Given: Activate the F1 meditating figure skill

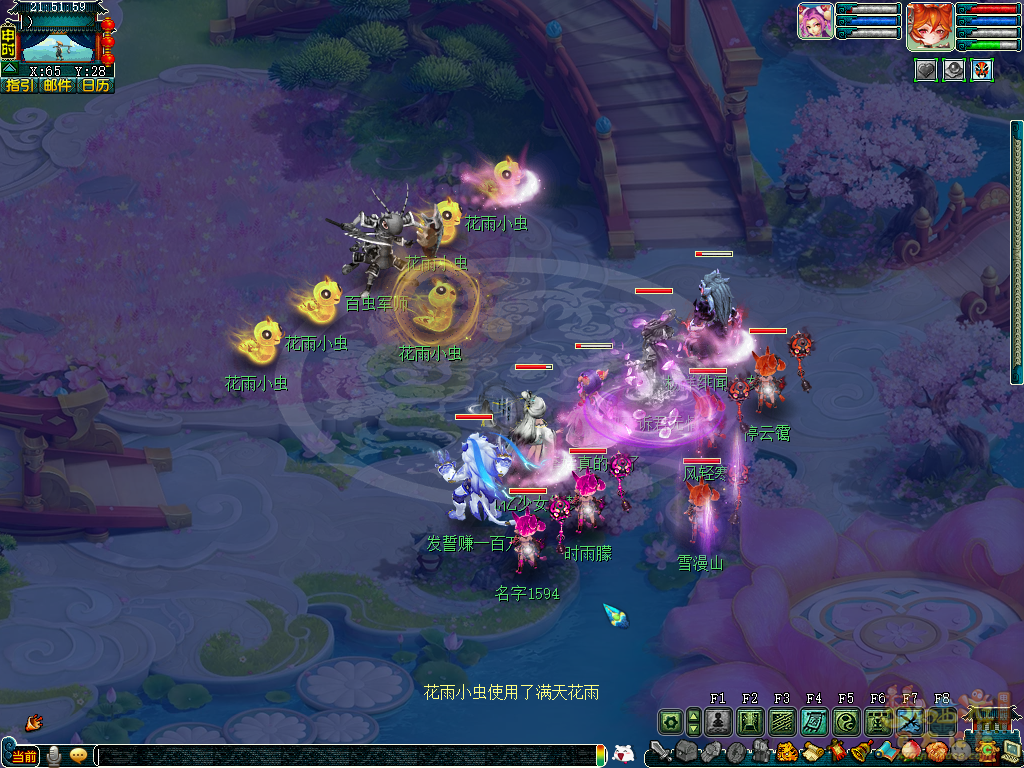Looking at the screenshot, I should 718,721.
